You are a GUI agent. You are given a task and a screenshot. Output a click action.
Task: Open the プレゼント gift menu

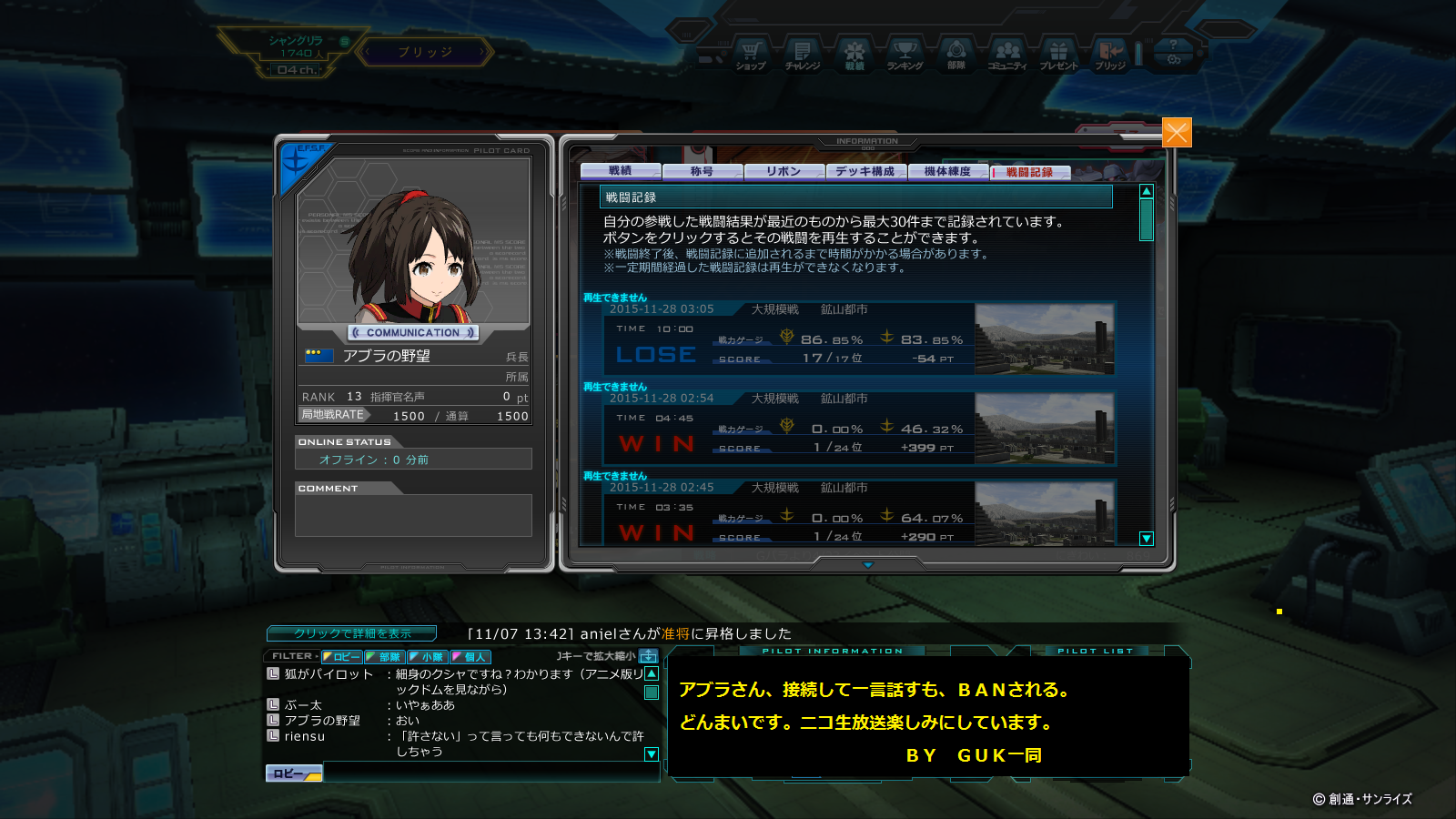[1058, 55]
